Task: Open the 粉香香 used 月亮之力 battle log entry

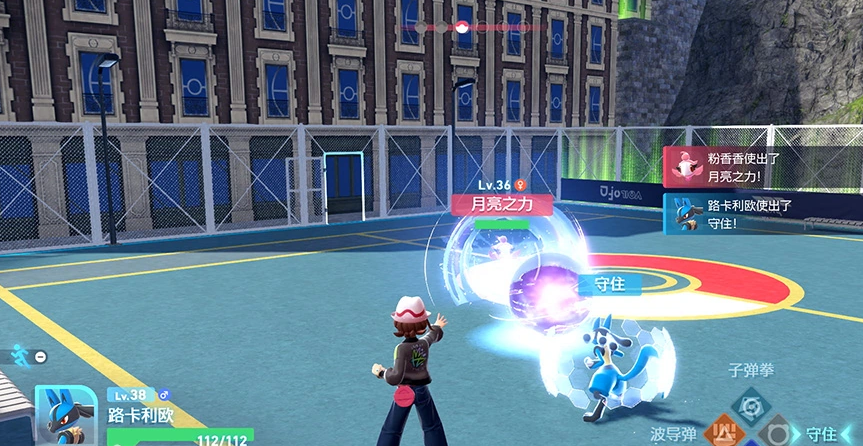Action: pyautogui.click(x=762, y=166)
